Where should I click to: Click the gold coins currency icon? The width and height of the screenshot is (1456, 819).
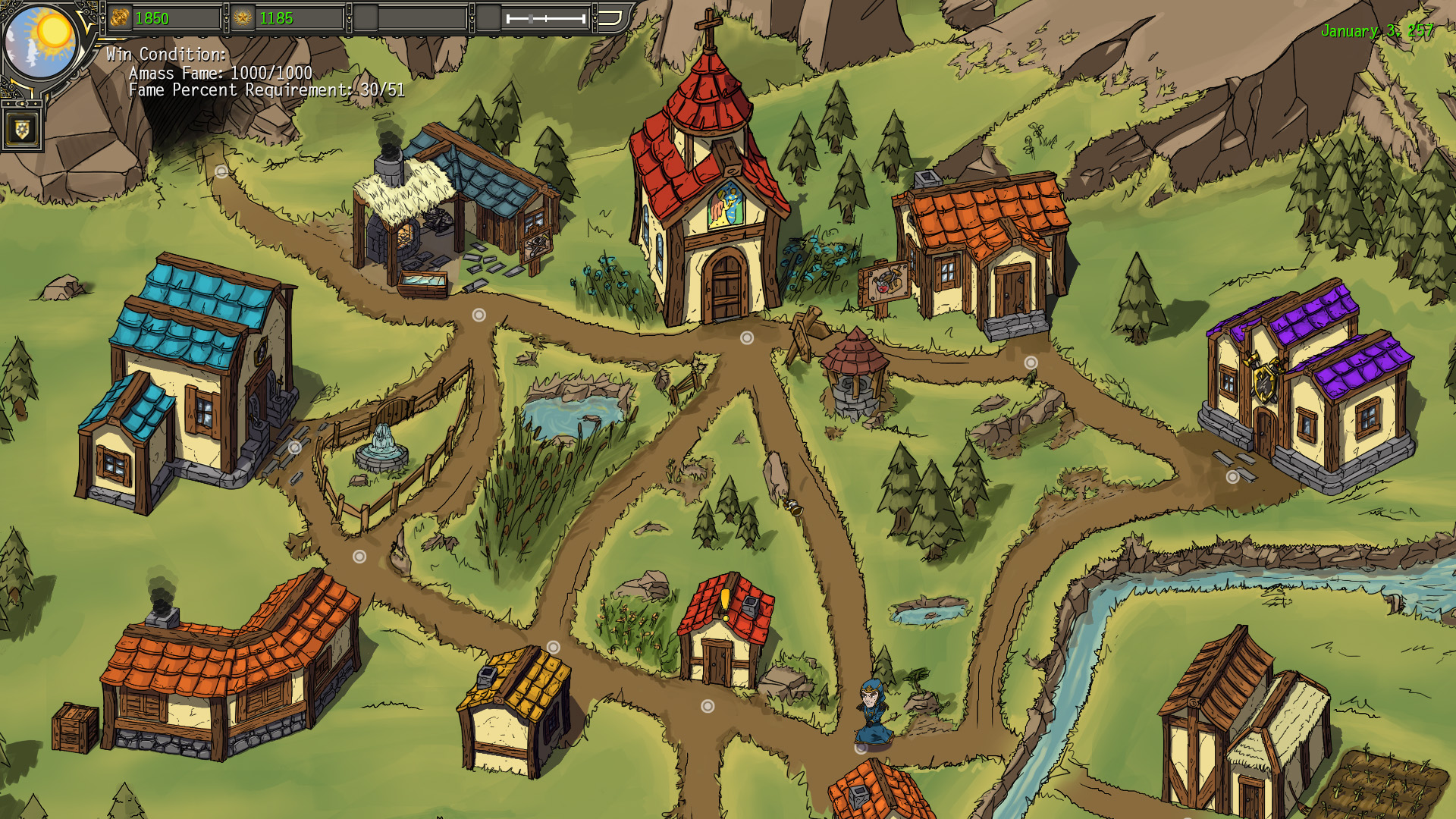coord(121,17)
